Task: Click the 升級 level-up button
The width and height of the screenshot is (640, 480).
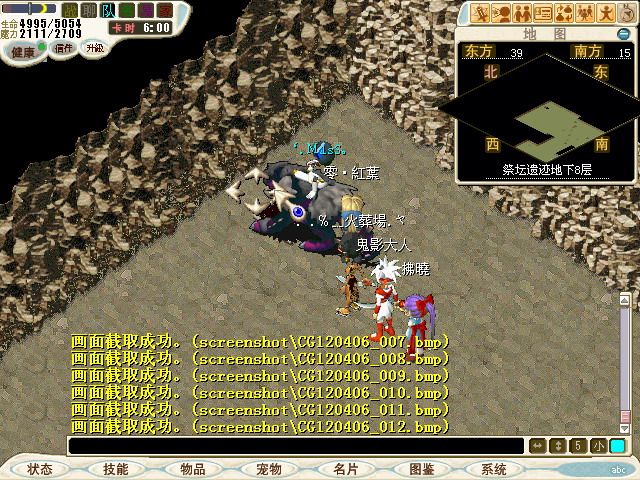Action: [x=94, y=48]
